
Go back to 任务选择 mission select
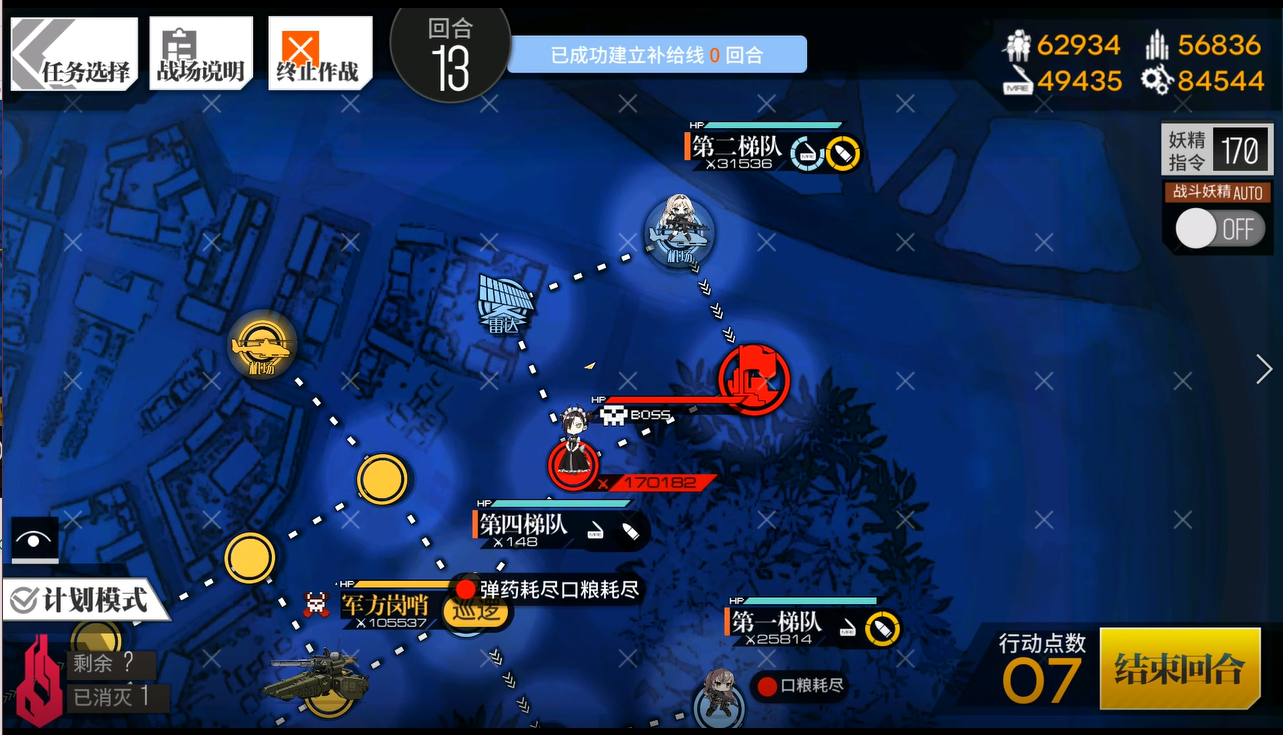pyautogui.click(x=73, y=55)
